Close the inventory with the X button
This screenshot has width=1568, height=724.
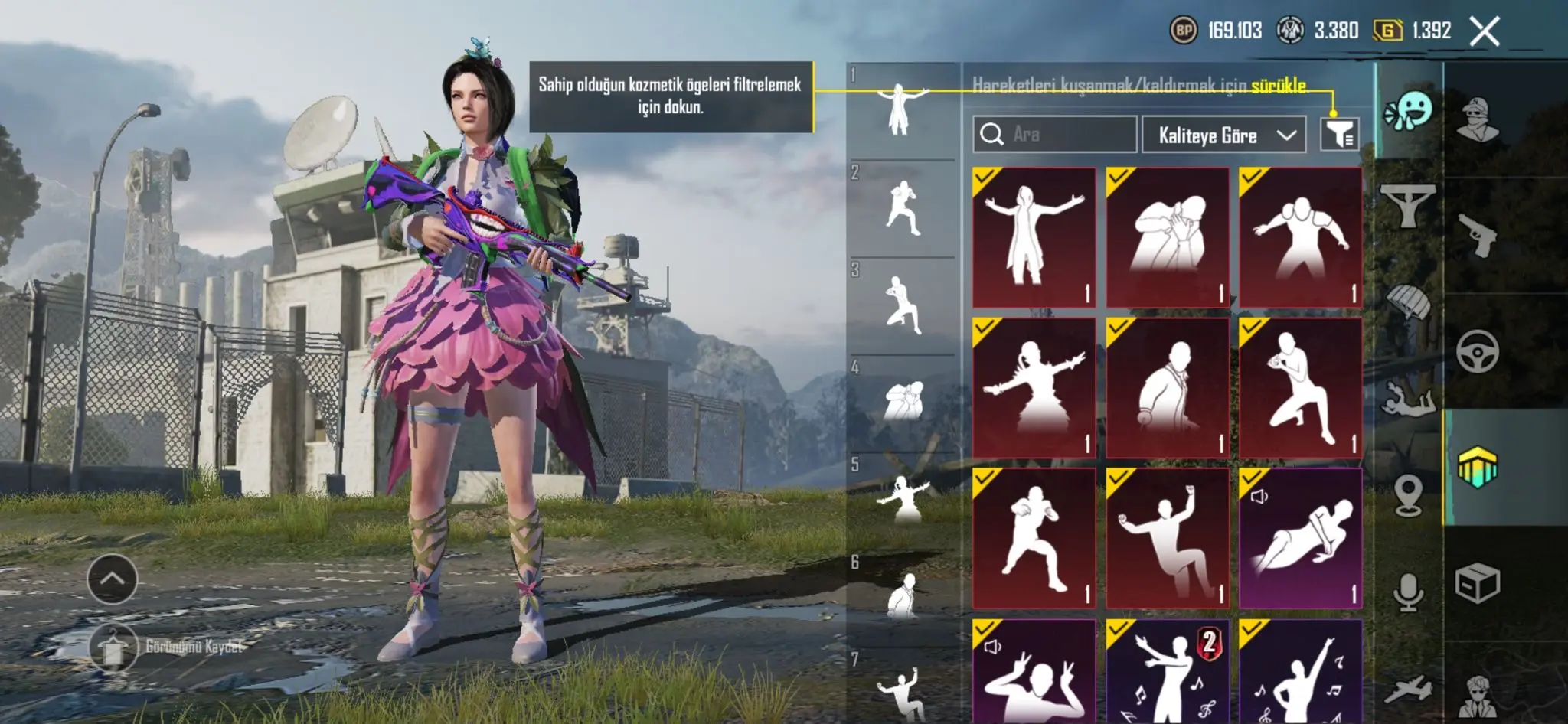click(x=1484, y=31)
